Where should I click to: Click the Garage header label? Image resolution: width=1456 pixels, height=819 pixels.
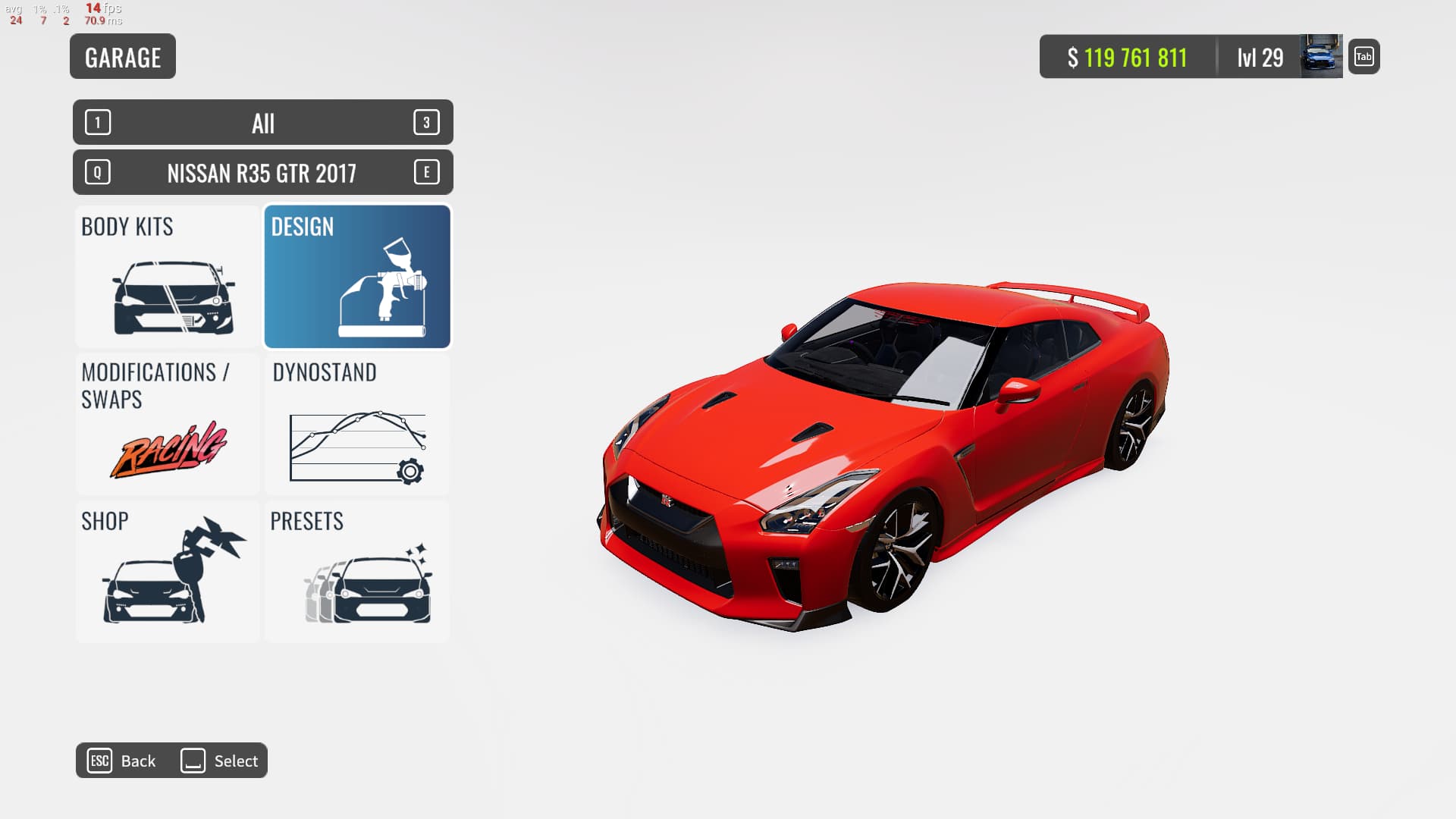pyautogui.click(x=123, y=57)
